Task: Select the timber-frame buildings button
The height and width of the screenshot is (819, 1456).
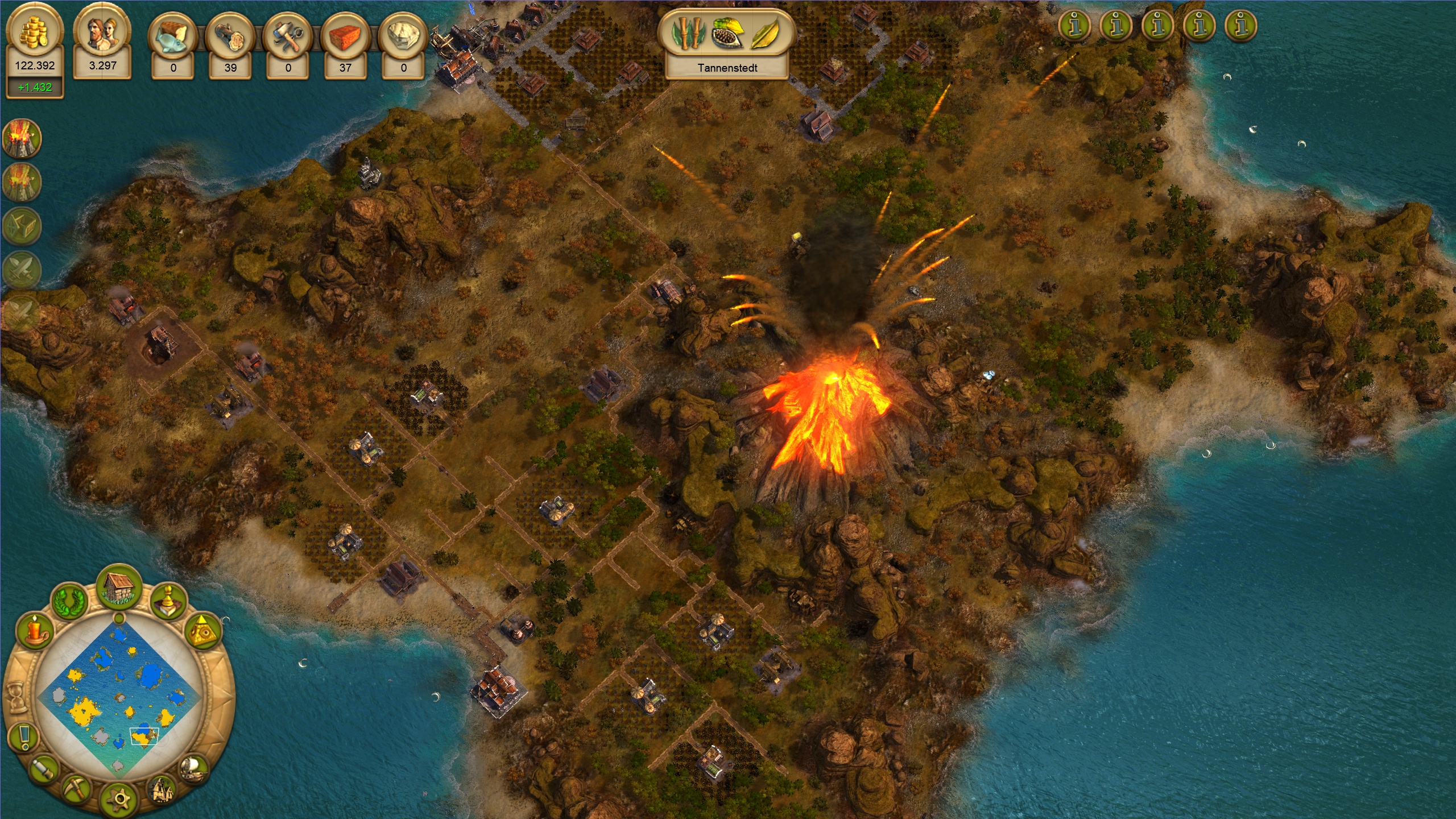Action: 161,789
